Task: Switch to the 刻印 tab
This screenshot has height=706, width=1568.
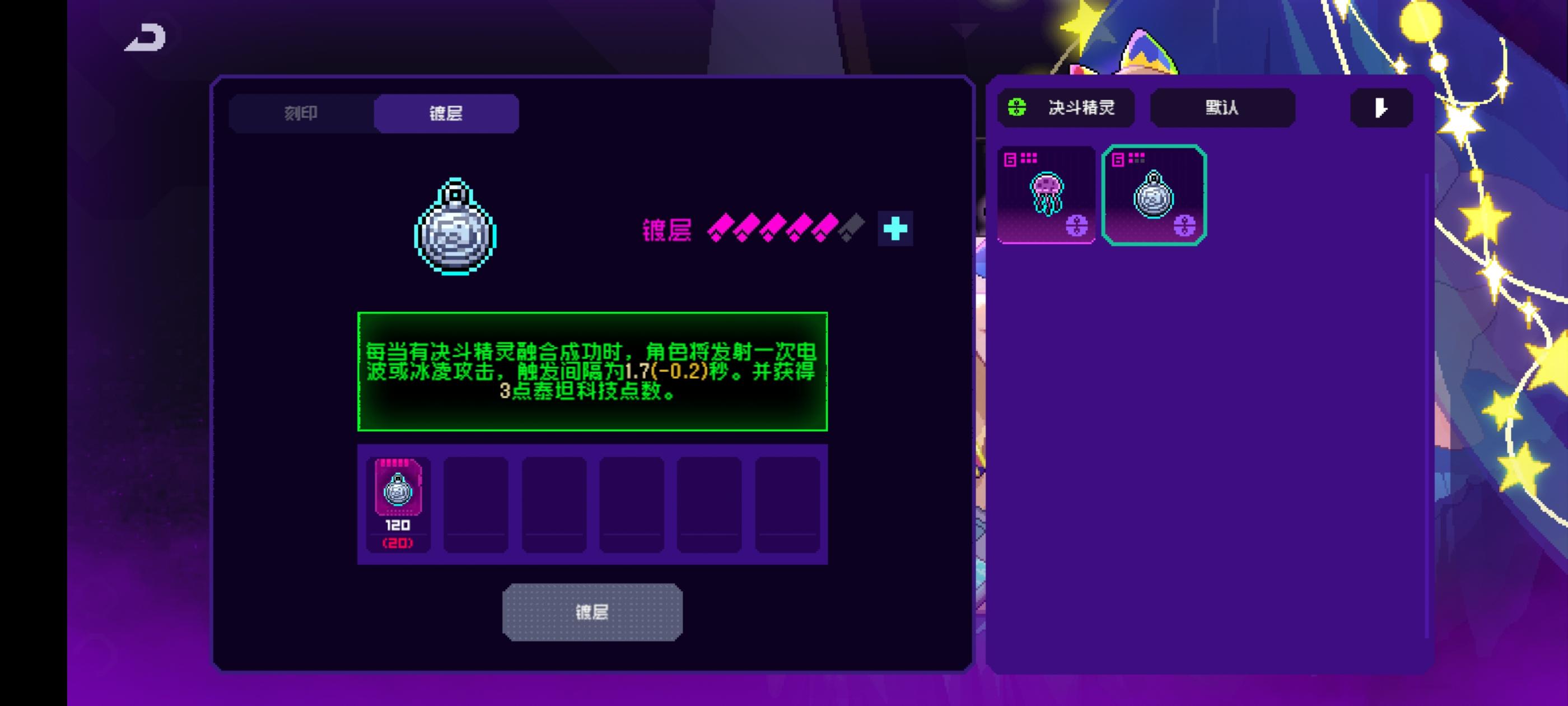Action: click(301, 113)
